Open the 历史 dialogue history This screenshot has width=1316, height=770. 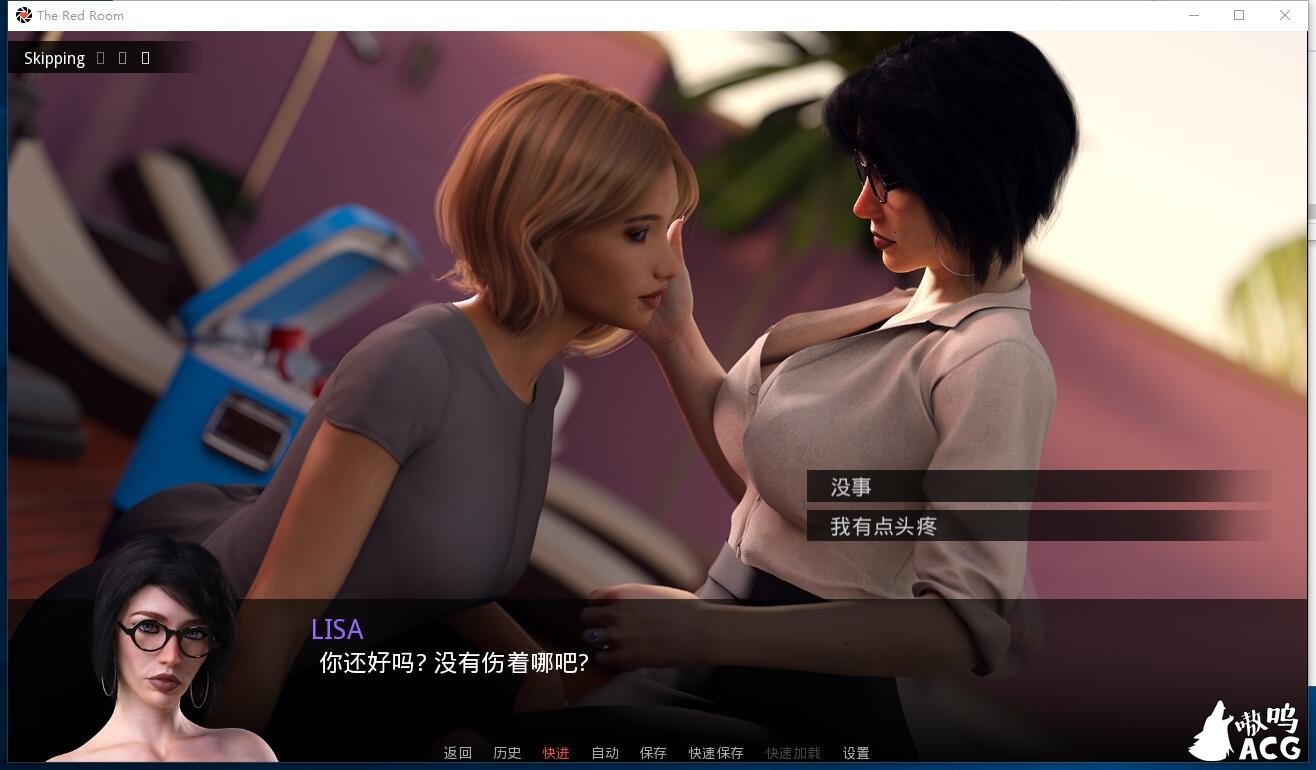(506, 753)
